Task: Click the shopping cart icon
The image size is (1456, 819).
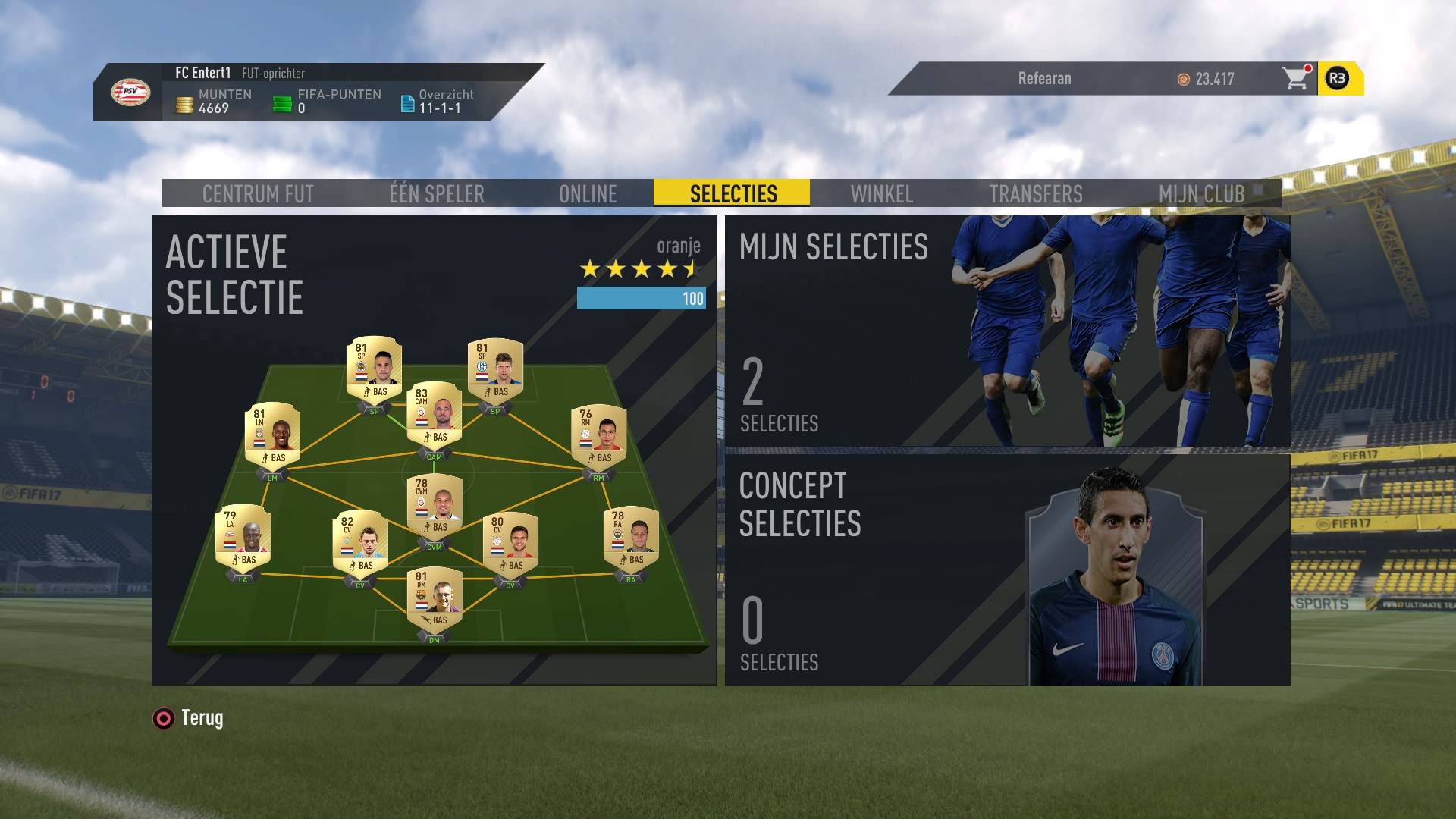Action: pyautogui.click(x=1295, y=78)
